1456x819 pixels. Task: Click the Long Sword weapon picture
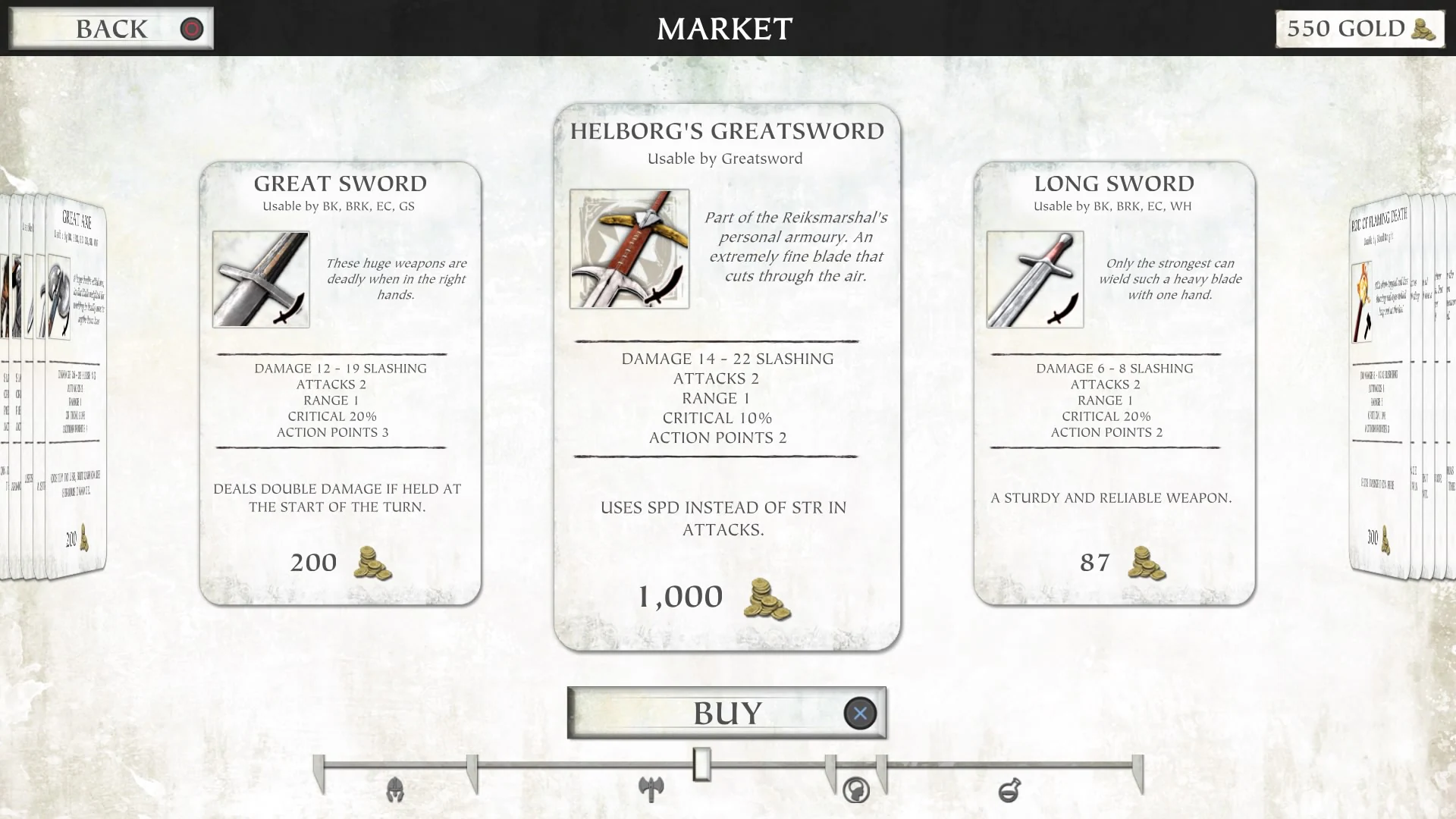coord(1033,279)
